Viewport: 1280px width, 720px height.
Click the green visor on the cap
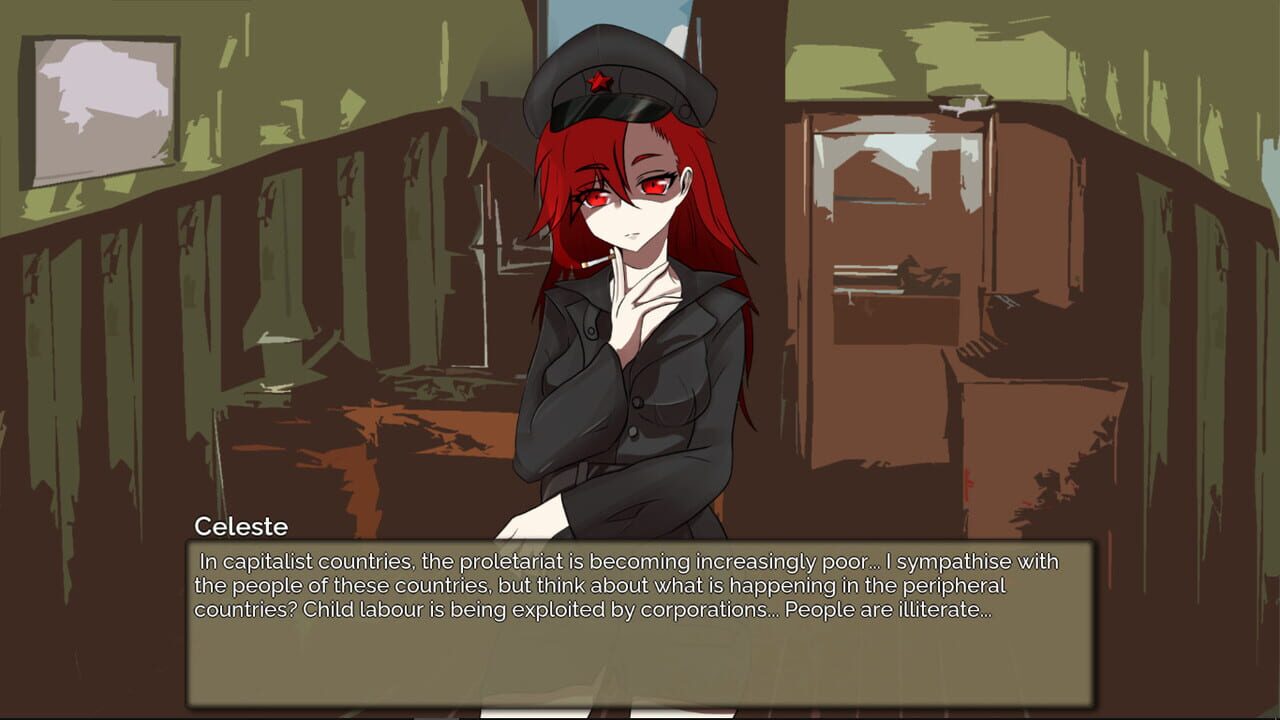coord(607,110)
